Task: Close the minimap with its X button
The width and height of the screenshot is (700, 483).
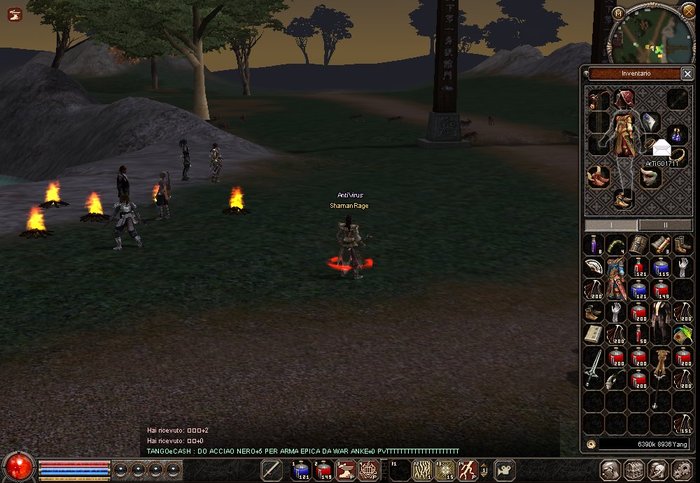Action: pyautogui.click(x=687, y=12)
